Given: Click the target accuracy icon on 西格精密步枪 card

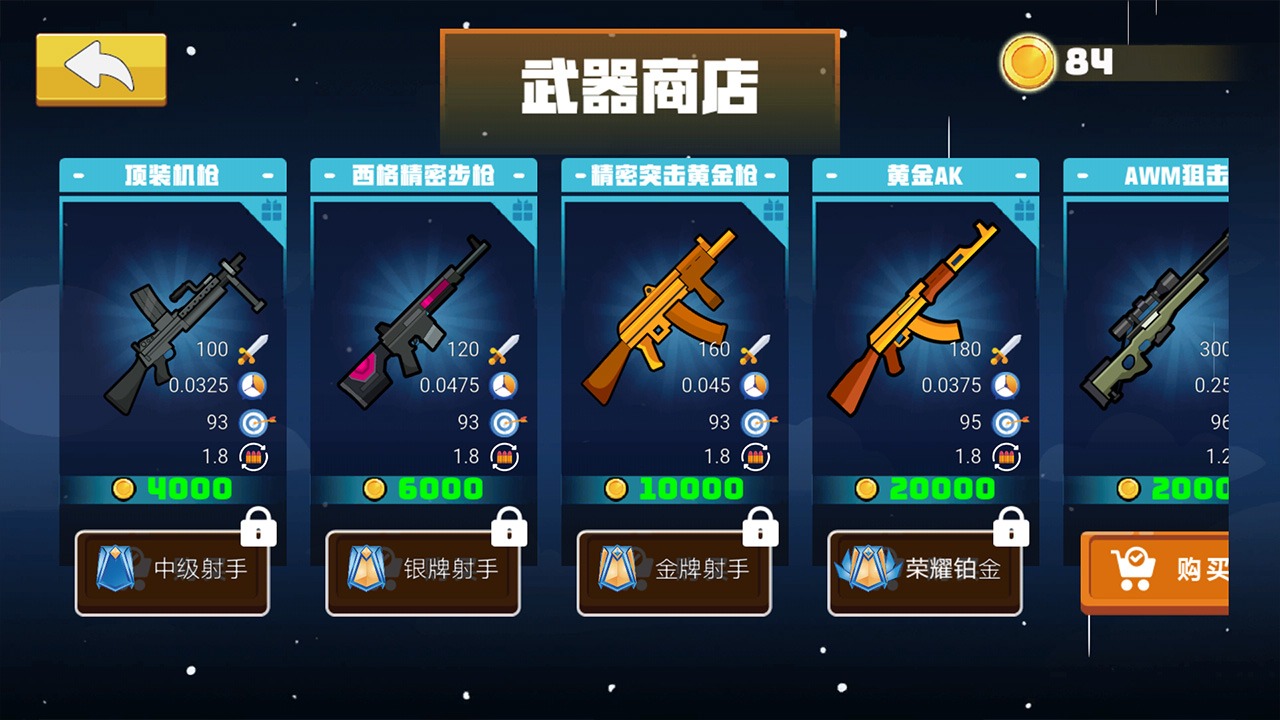Looking at the screenshot, I should (505, 421).
